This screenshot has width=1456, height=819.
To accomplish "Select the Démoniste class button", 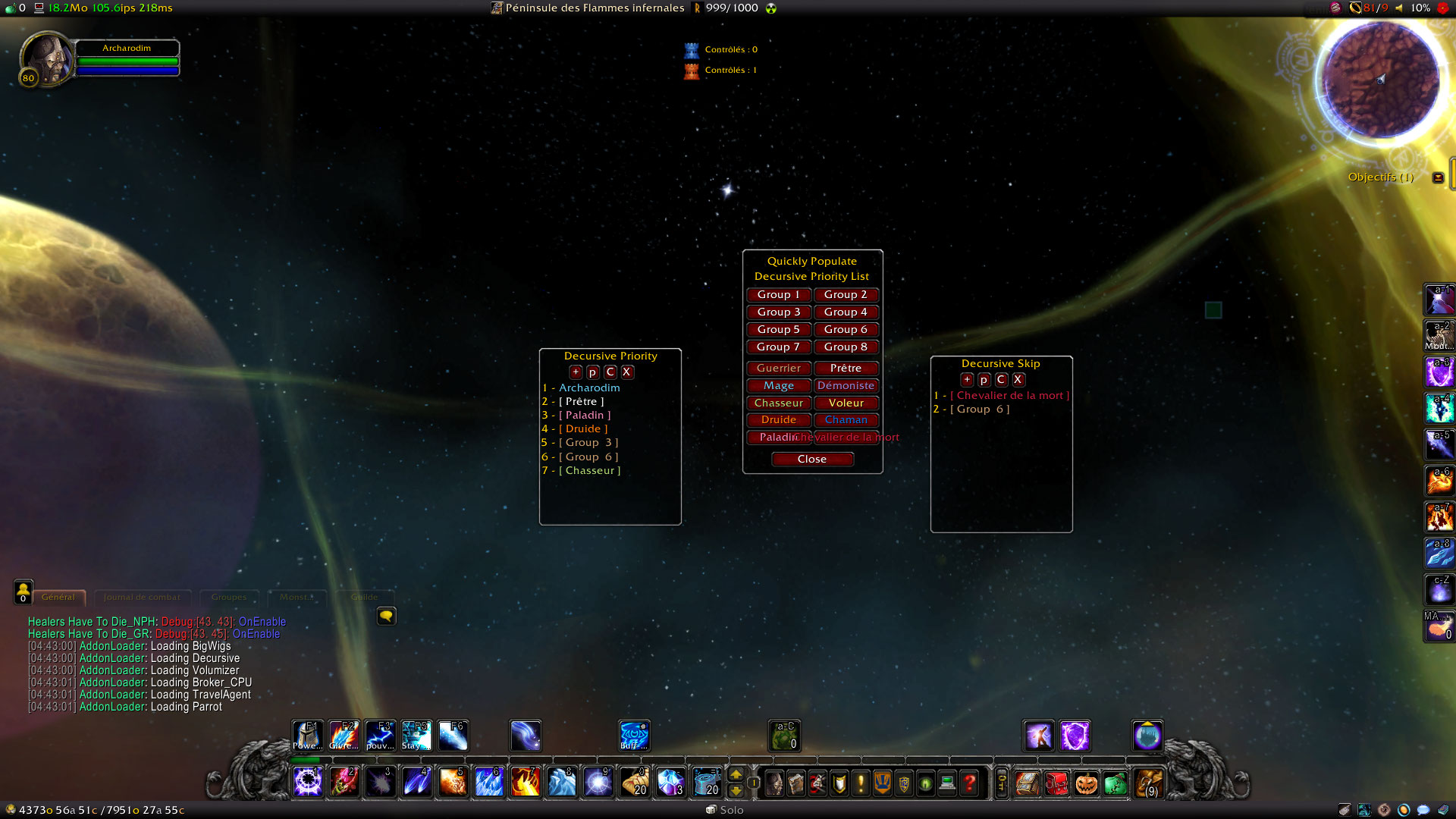I will pos(846,386).
